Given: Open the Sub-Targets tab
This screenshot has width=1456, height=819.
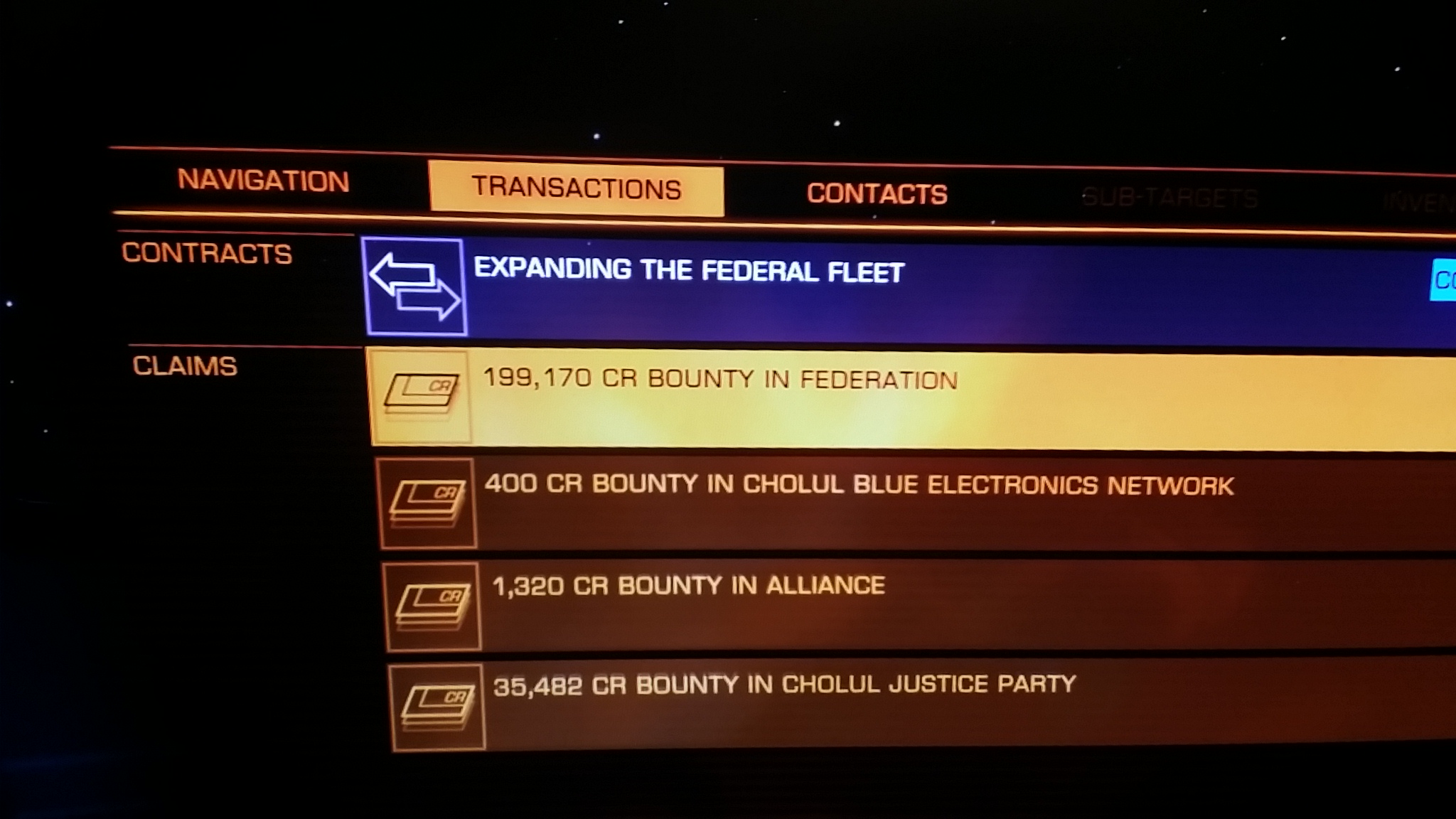Looking at the screenshot, I should coord(1169,198).
